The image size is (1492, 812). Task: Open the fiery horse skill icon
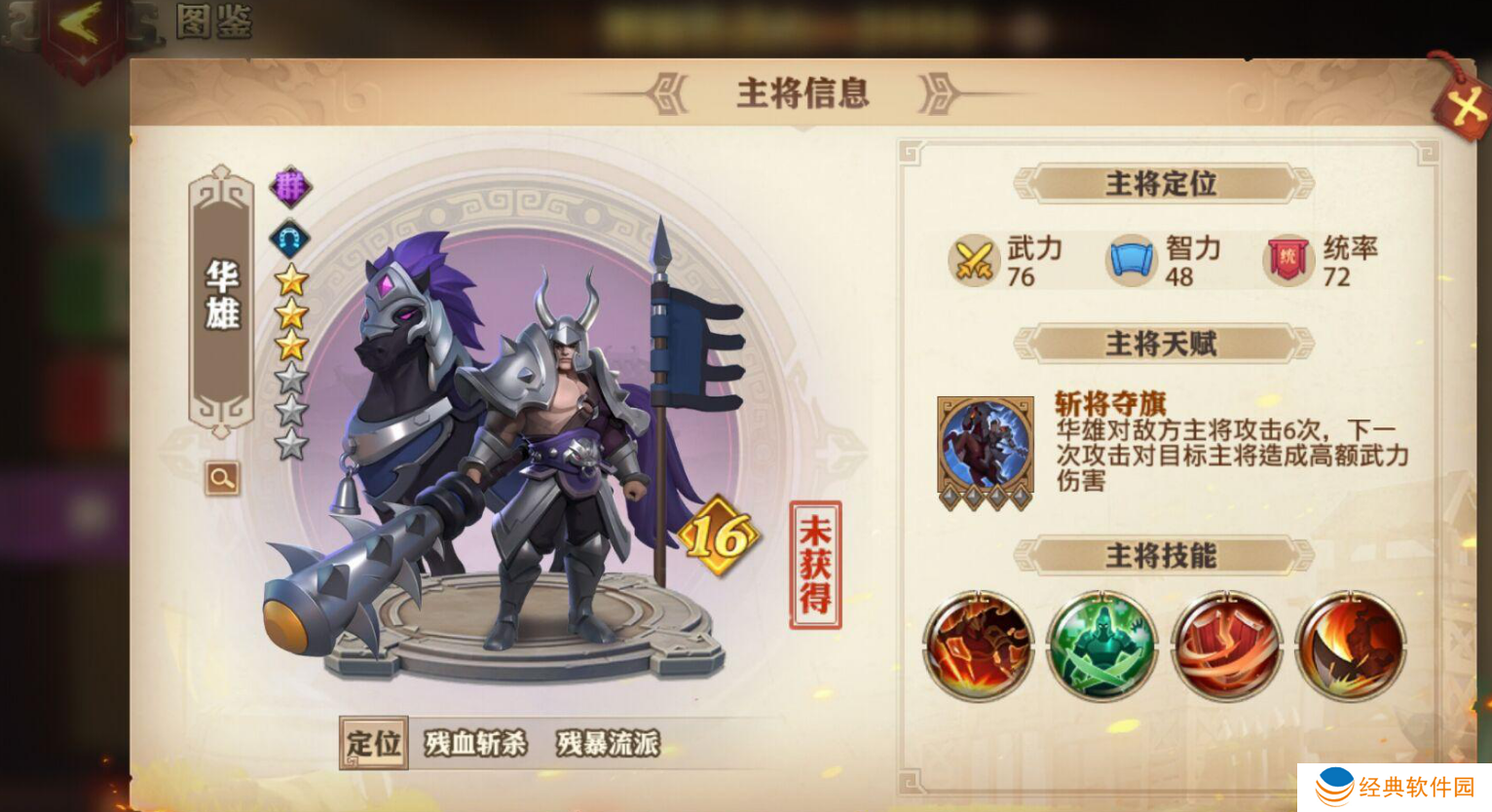point(1352,645)
